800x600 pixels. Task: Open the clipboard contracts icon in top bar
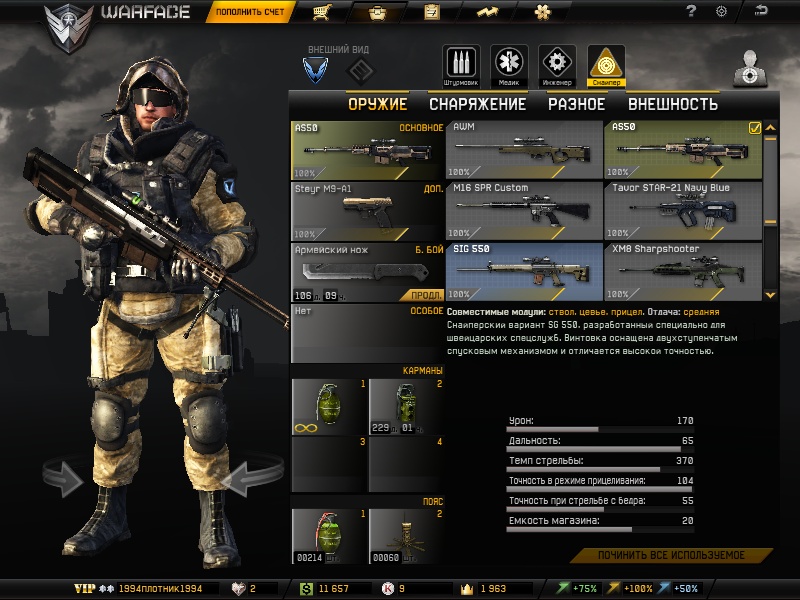(x=432, y=12)
